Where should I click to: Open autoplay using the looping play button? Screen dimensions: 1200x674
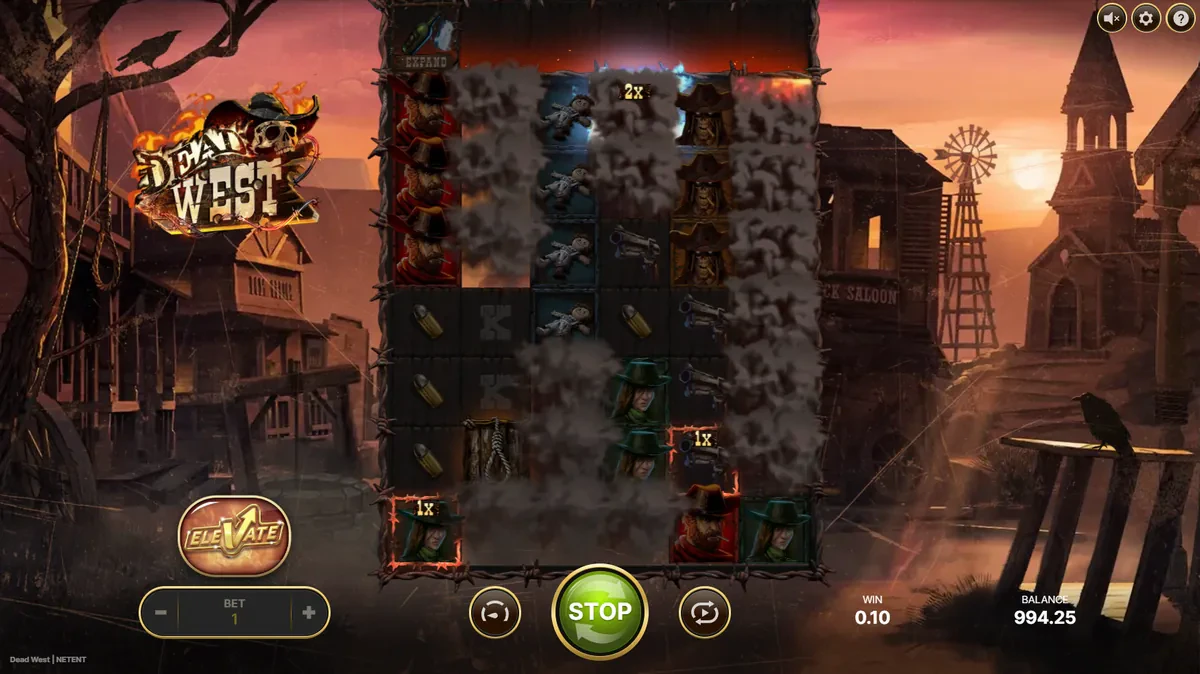coord(704,612)
